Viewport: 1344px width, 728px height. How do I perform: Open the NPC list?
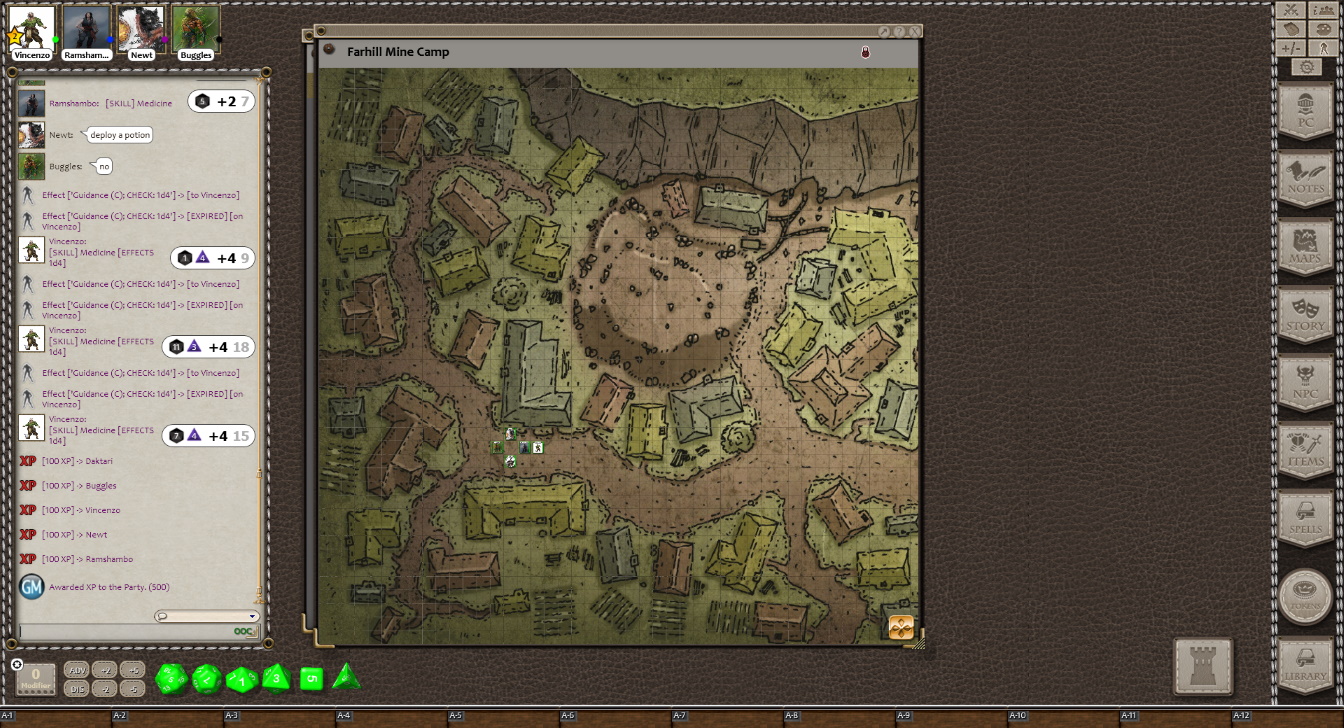(x=1305, y=382)
